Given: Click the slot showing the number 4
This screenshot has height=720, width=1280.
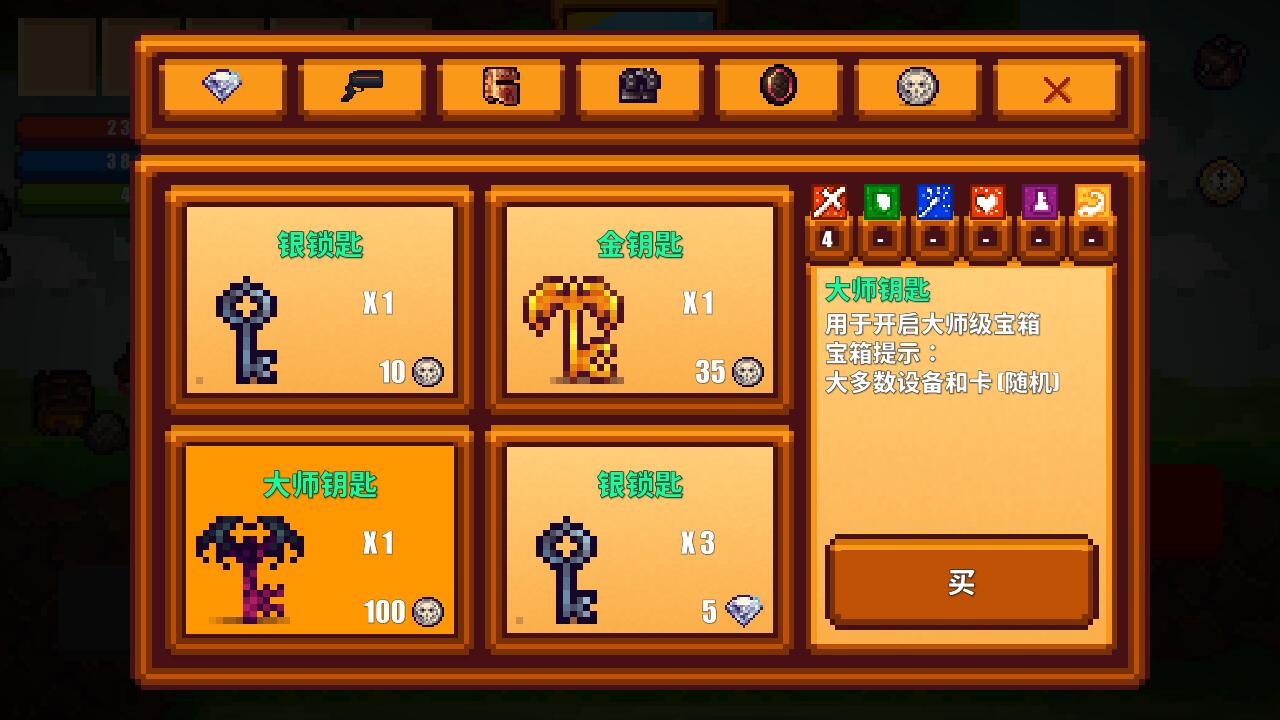Looking at the screenshot, I should (x=827, y=240).
